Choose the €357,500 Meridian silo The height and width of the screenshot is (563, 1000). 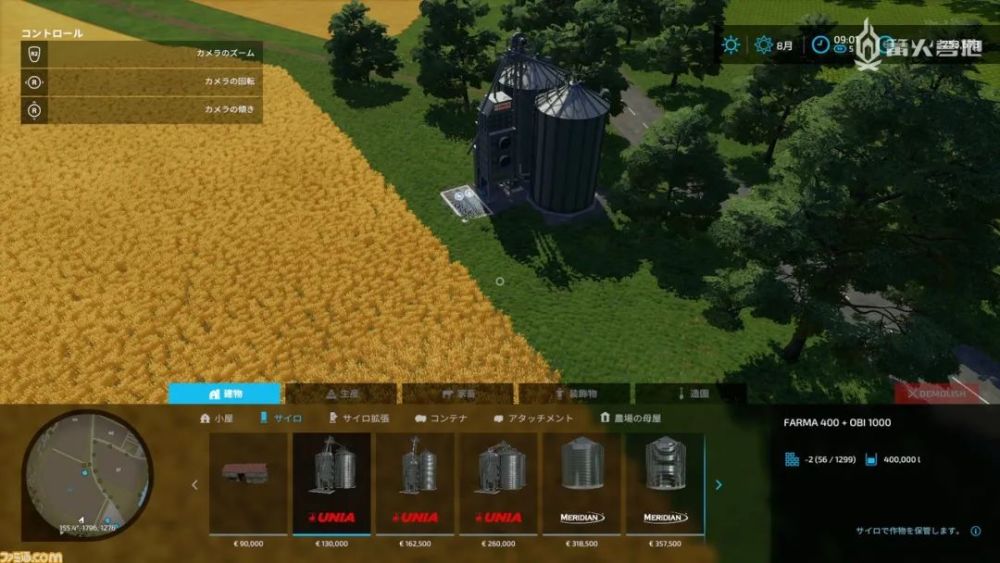[x=665, y=484]
